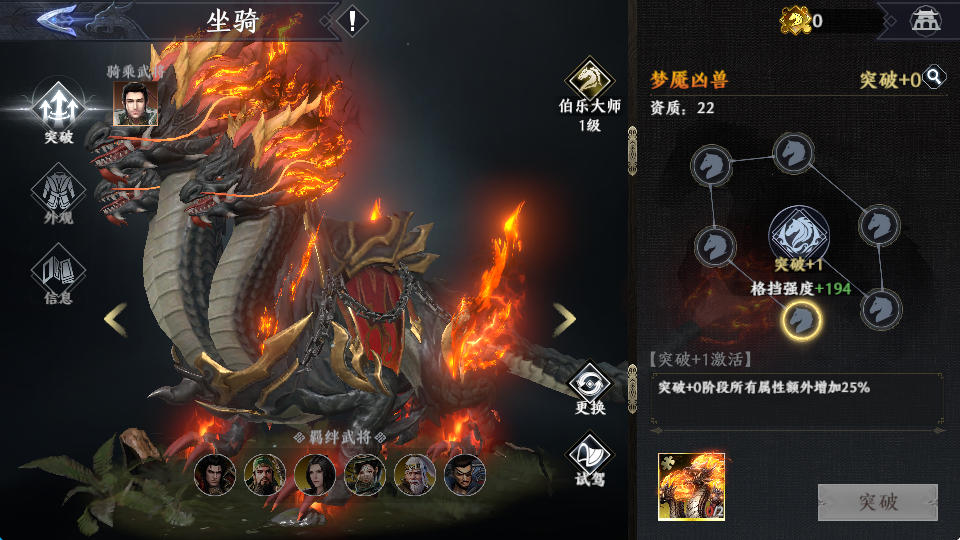Show the previous mount with left arrow
Screen dimensions: 960x540
pyautogui.click(x=116, y=320)
